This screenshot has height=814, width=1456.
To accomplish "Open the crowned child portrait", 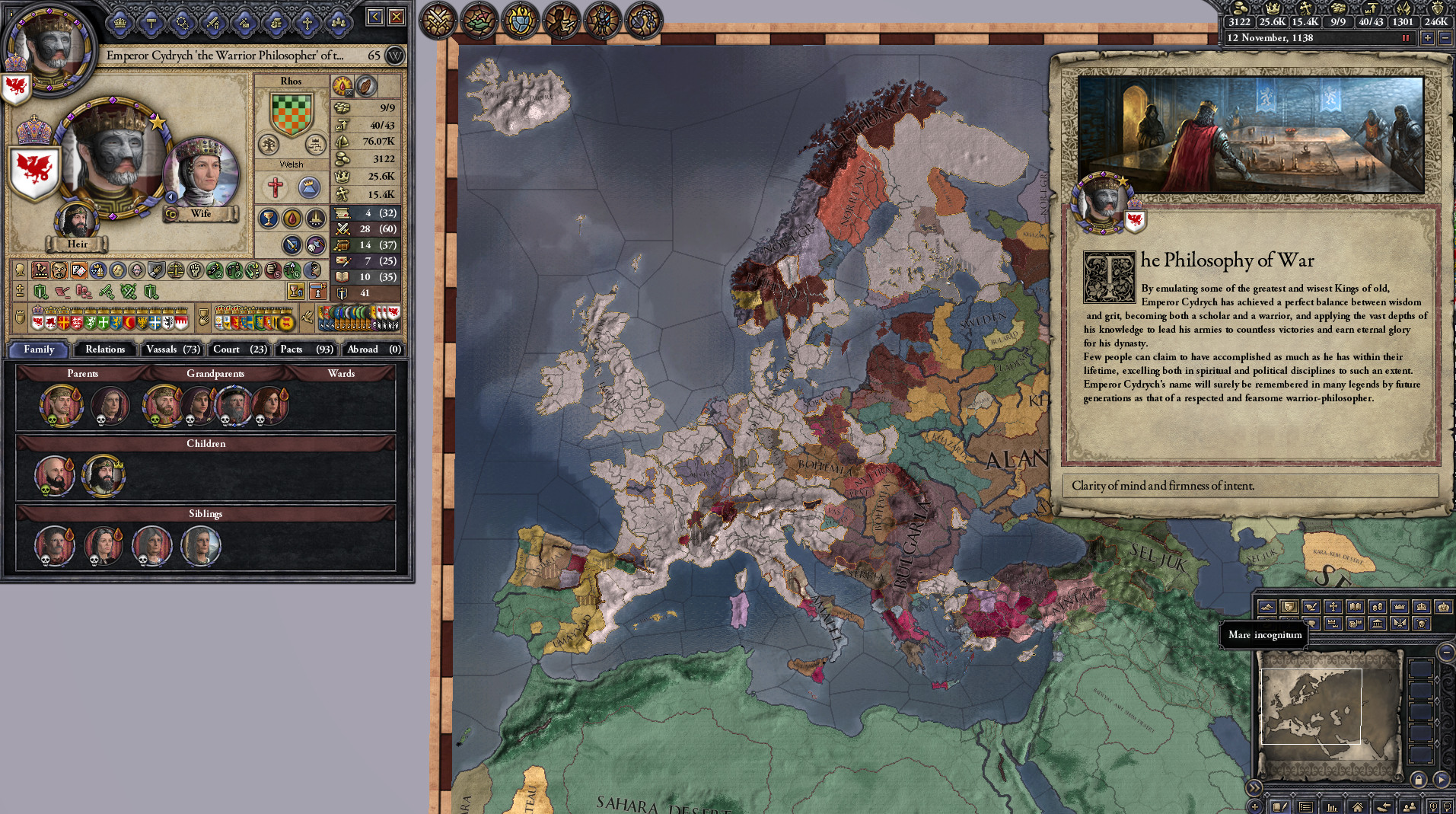I will [104, 475].
